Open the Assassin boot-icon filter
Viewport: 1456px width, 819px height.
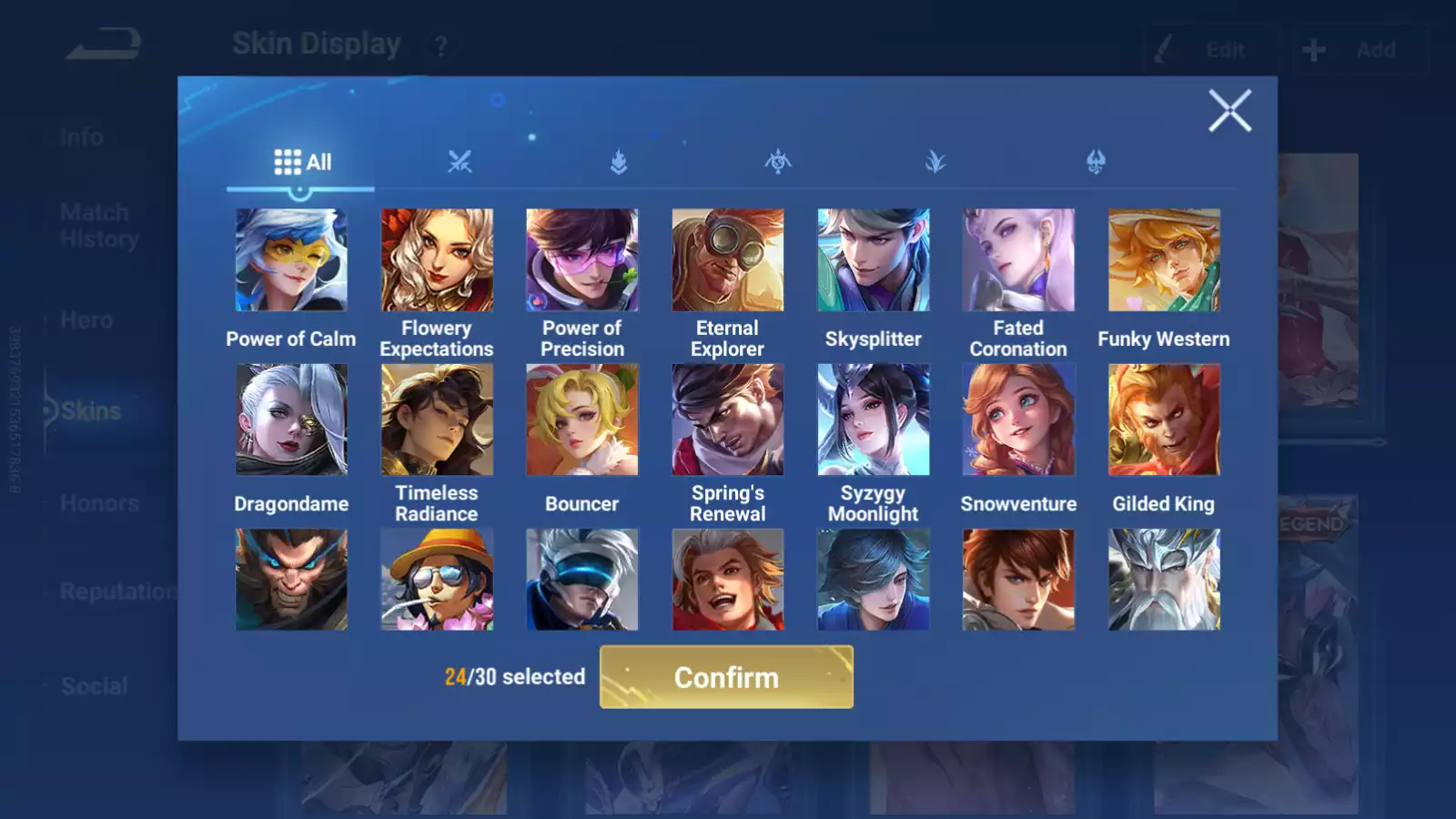coord(619,162)
